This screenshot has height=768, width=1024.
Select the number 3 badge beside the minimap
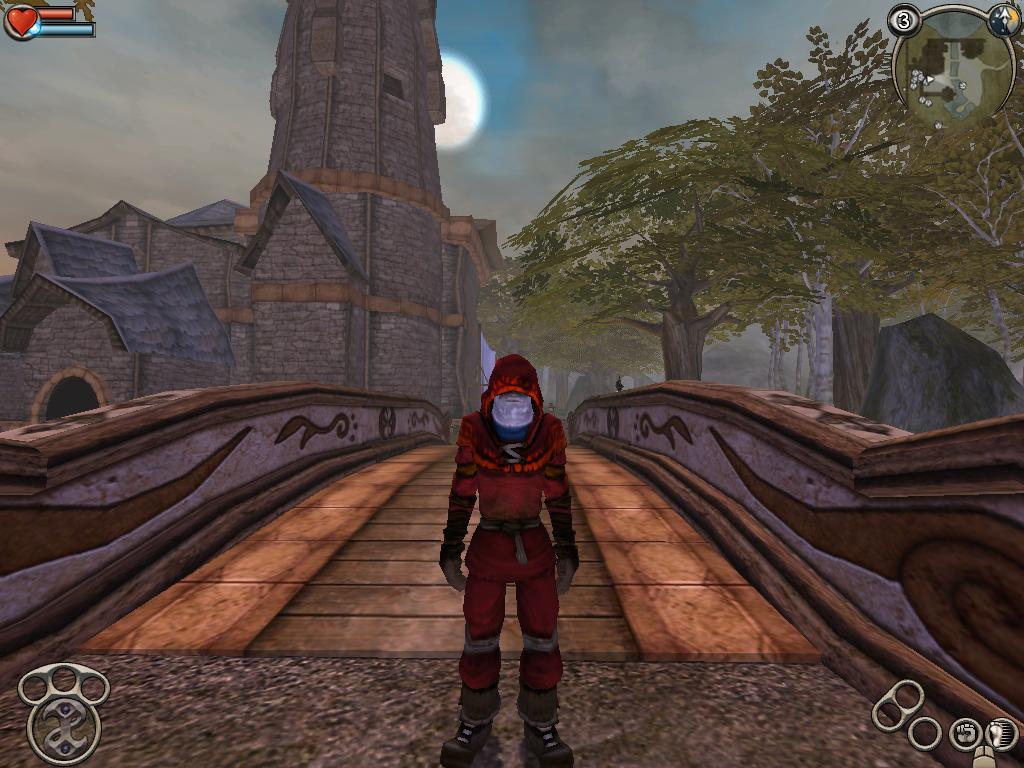[x=905, y=20]
